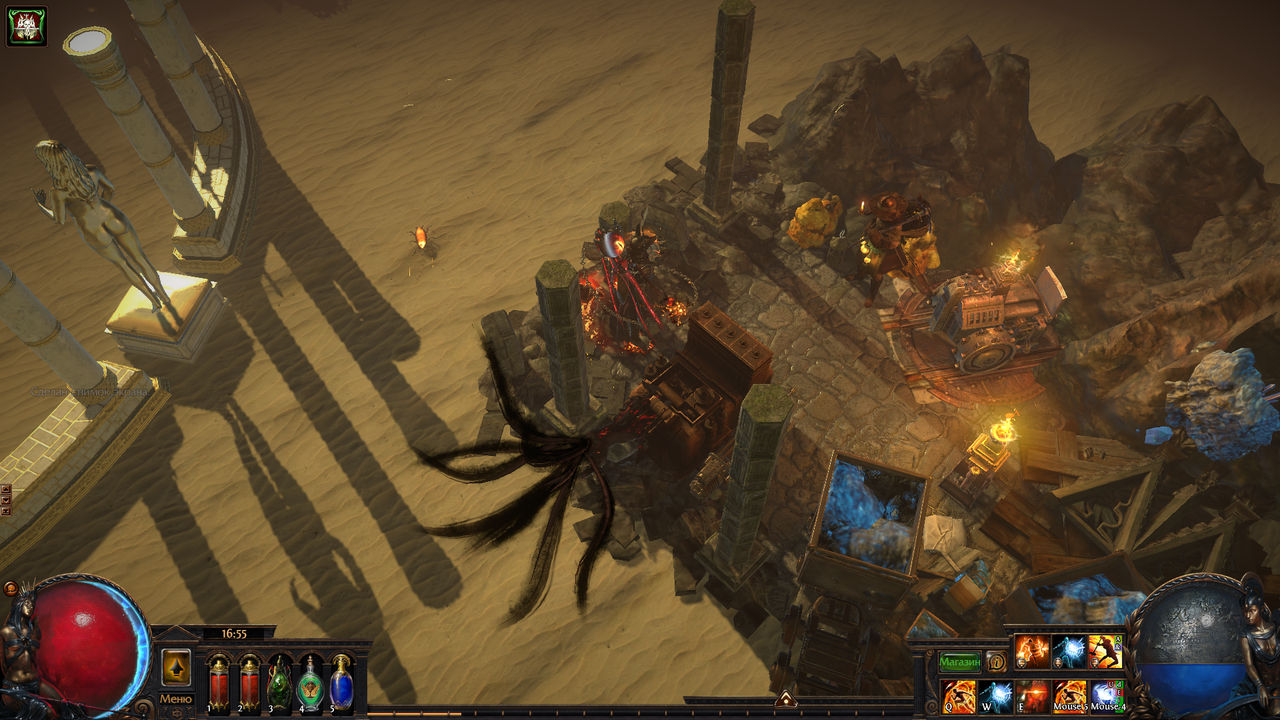Use the second red life flask

(x=249, y=686)
